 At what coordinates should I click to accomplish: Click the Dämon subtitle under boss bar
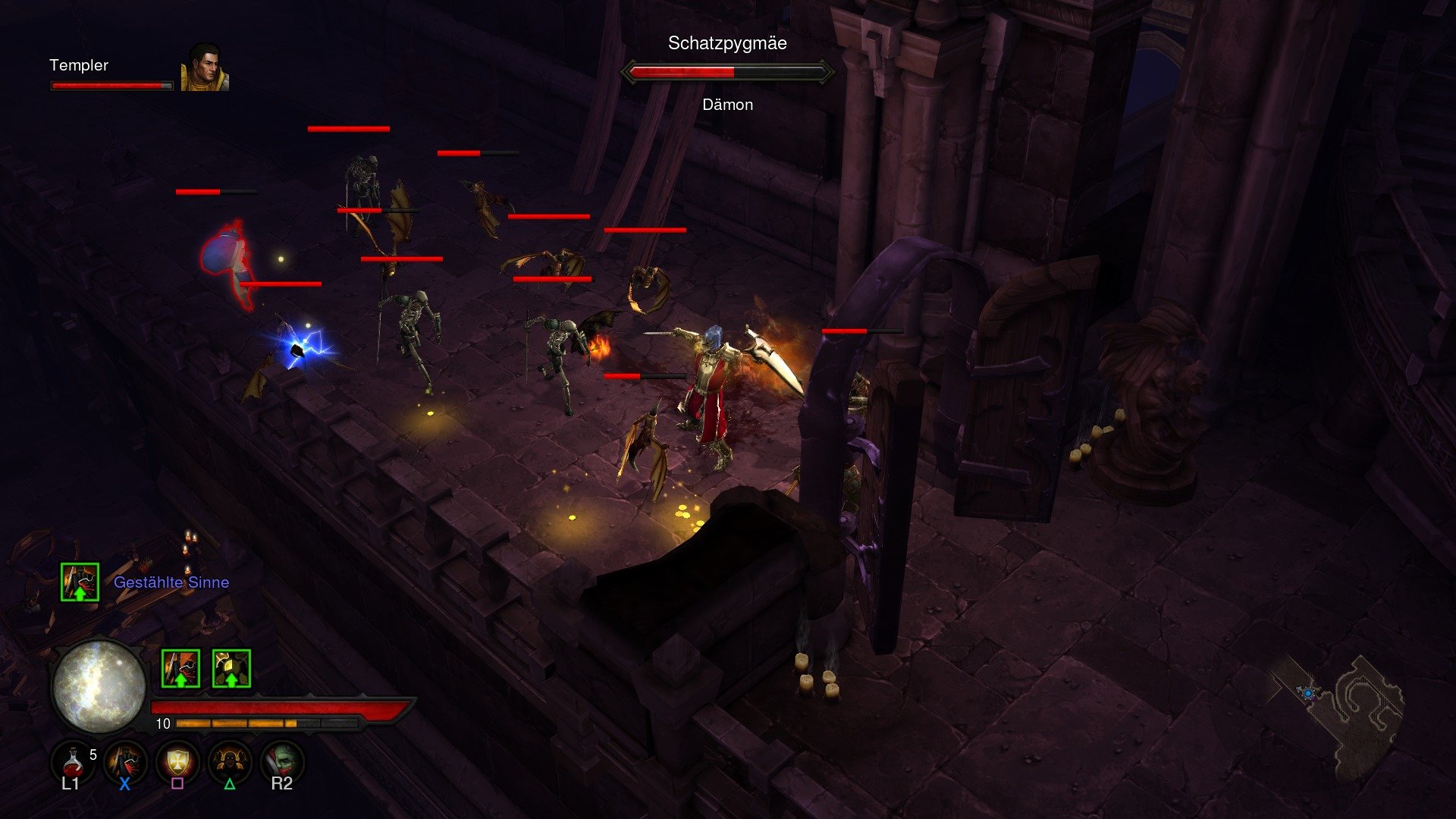pyautogui.click(x=726, y=105)
